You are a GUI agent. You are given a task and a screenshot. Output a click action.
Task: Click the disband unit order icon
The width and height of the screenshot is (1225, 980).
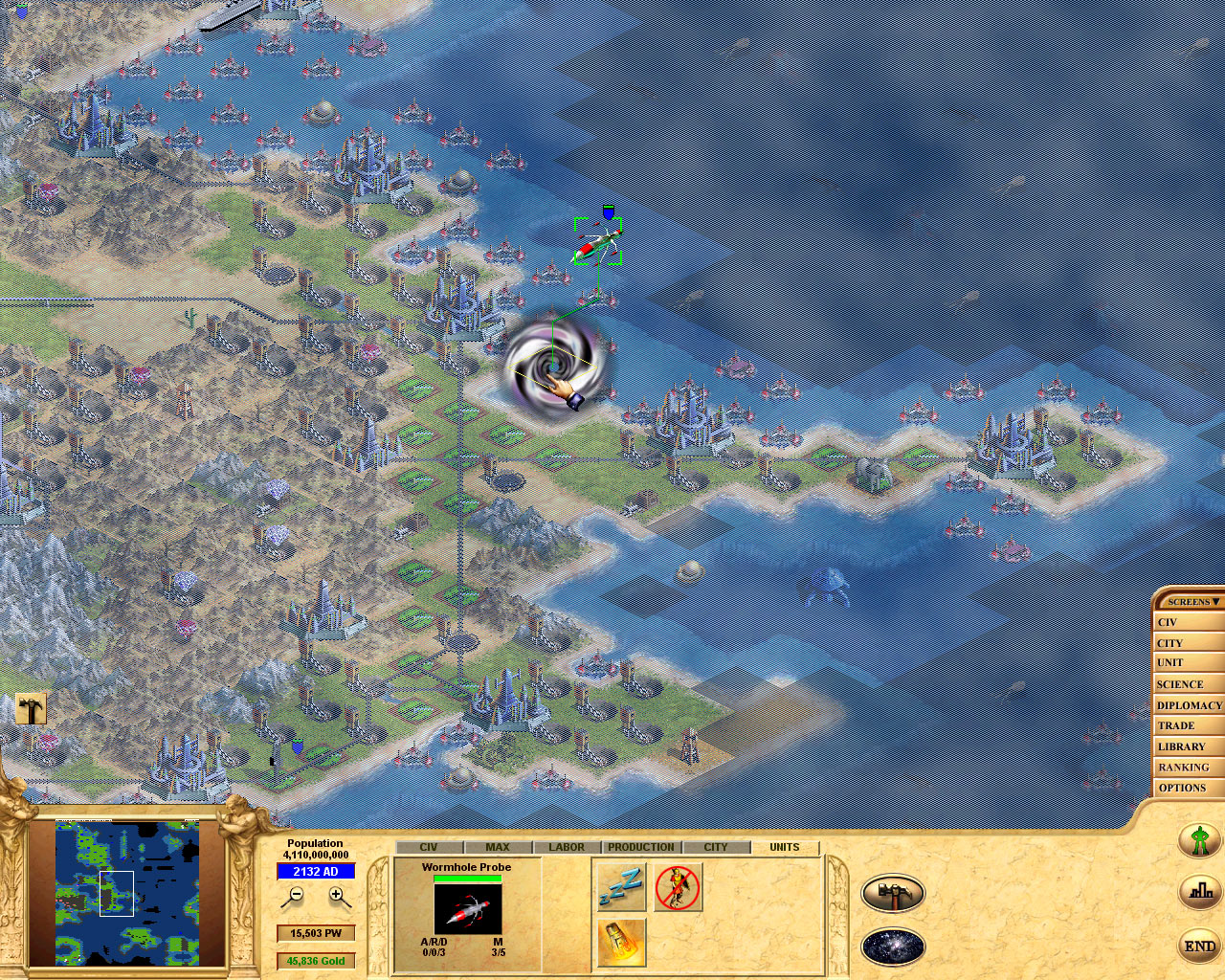678,887
